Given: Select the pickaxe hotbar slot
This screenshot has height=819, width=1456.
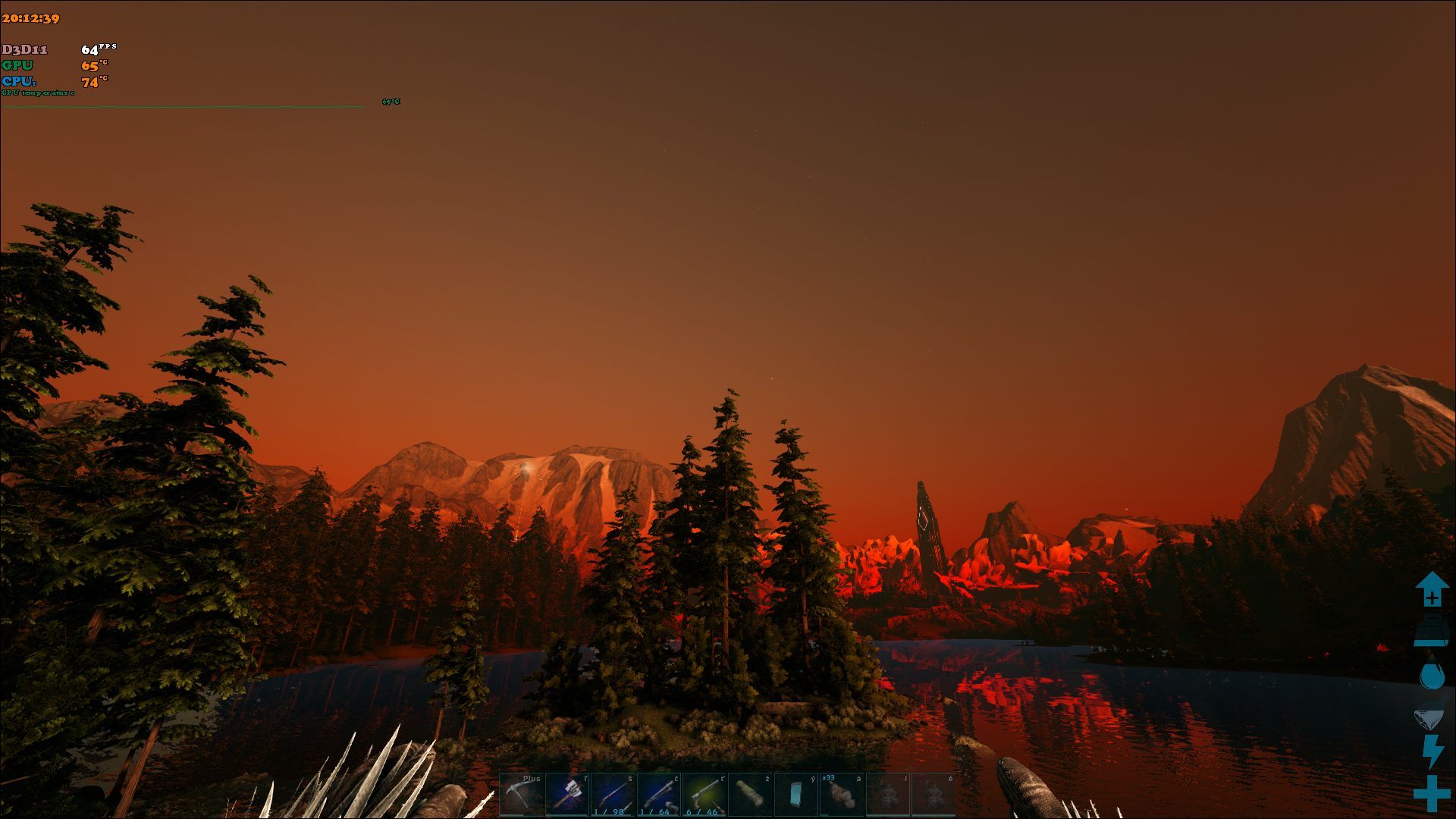Looking at the screenshot, I should pos(522,795).
